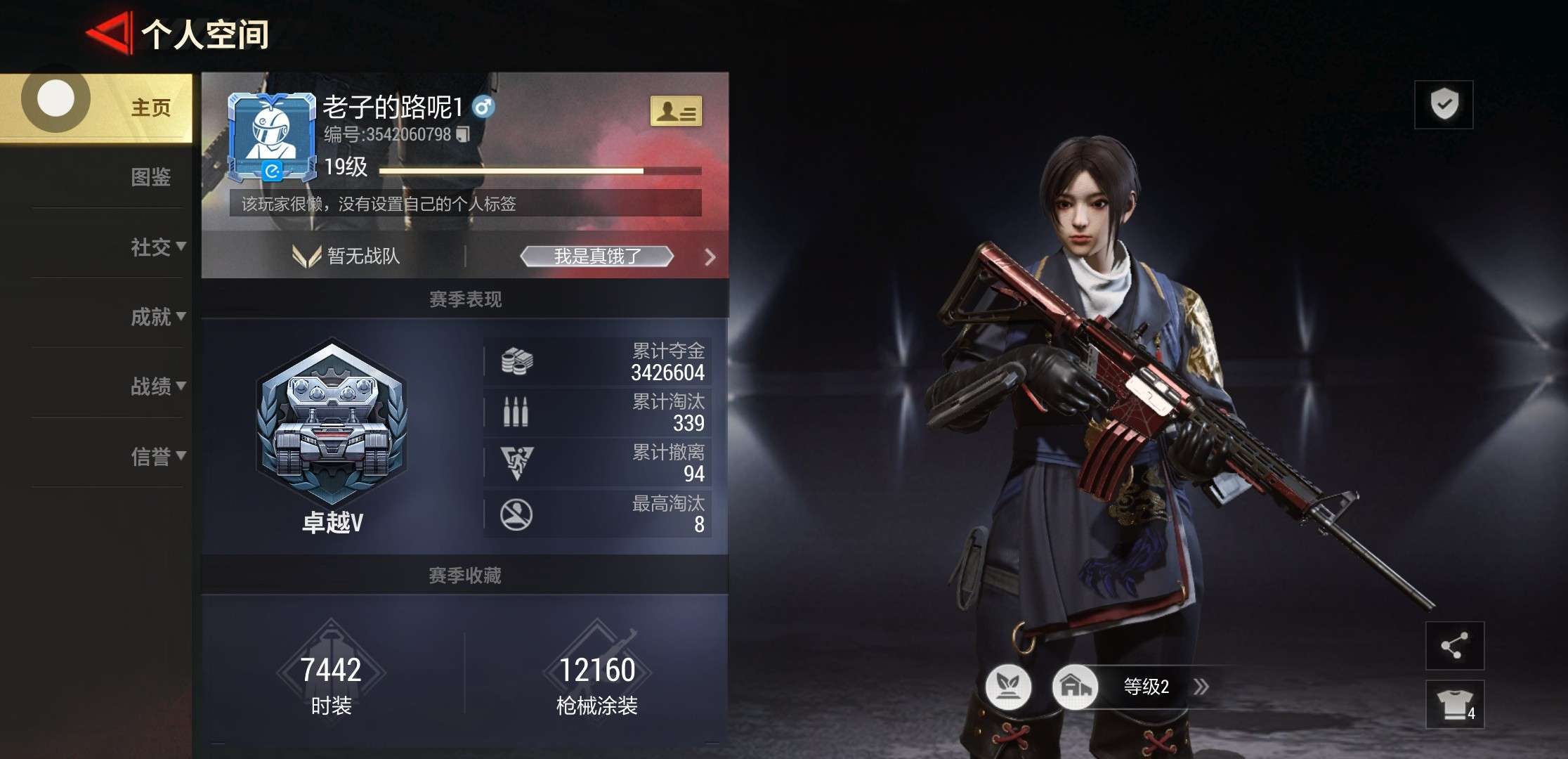The height and width of the screenshot is (759, 1568).
Task: Expand the 社交 menu
Action: (x=157, y=247)
